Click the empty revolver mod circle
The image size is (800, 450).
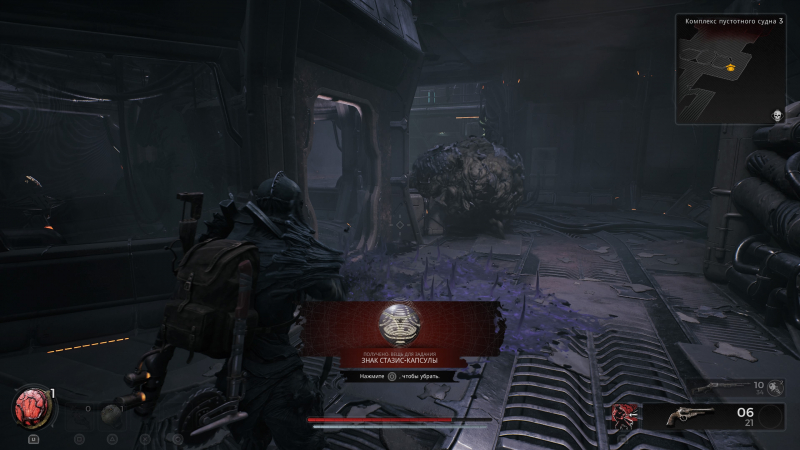[x=771, y=416]
